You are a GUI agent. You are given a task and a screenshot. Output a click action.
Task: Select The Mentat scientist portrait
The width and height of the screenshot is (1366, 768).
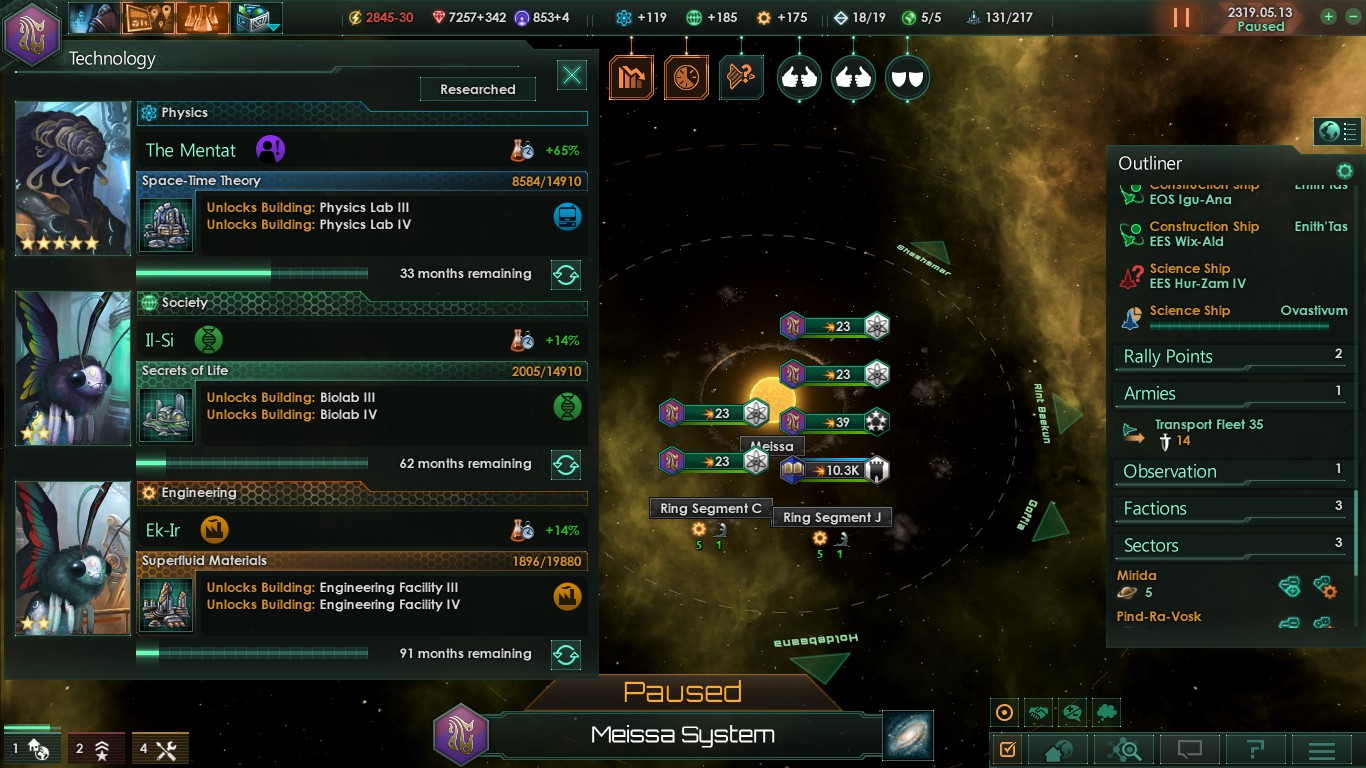click(x=73, y=178)
